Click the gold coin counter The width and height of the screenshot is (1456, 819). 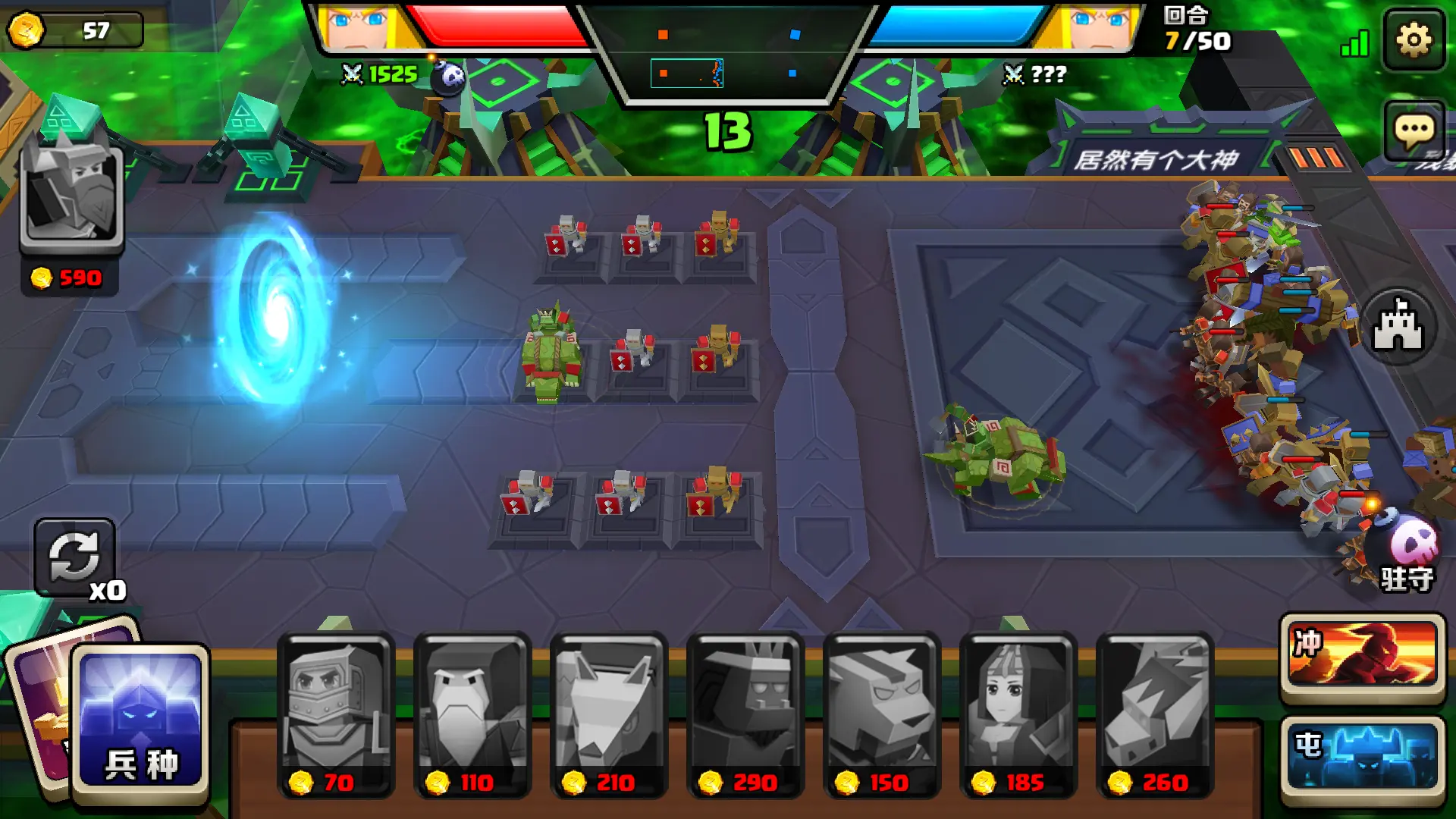click(74, 30)
